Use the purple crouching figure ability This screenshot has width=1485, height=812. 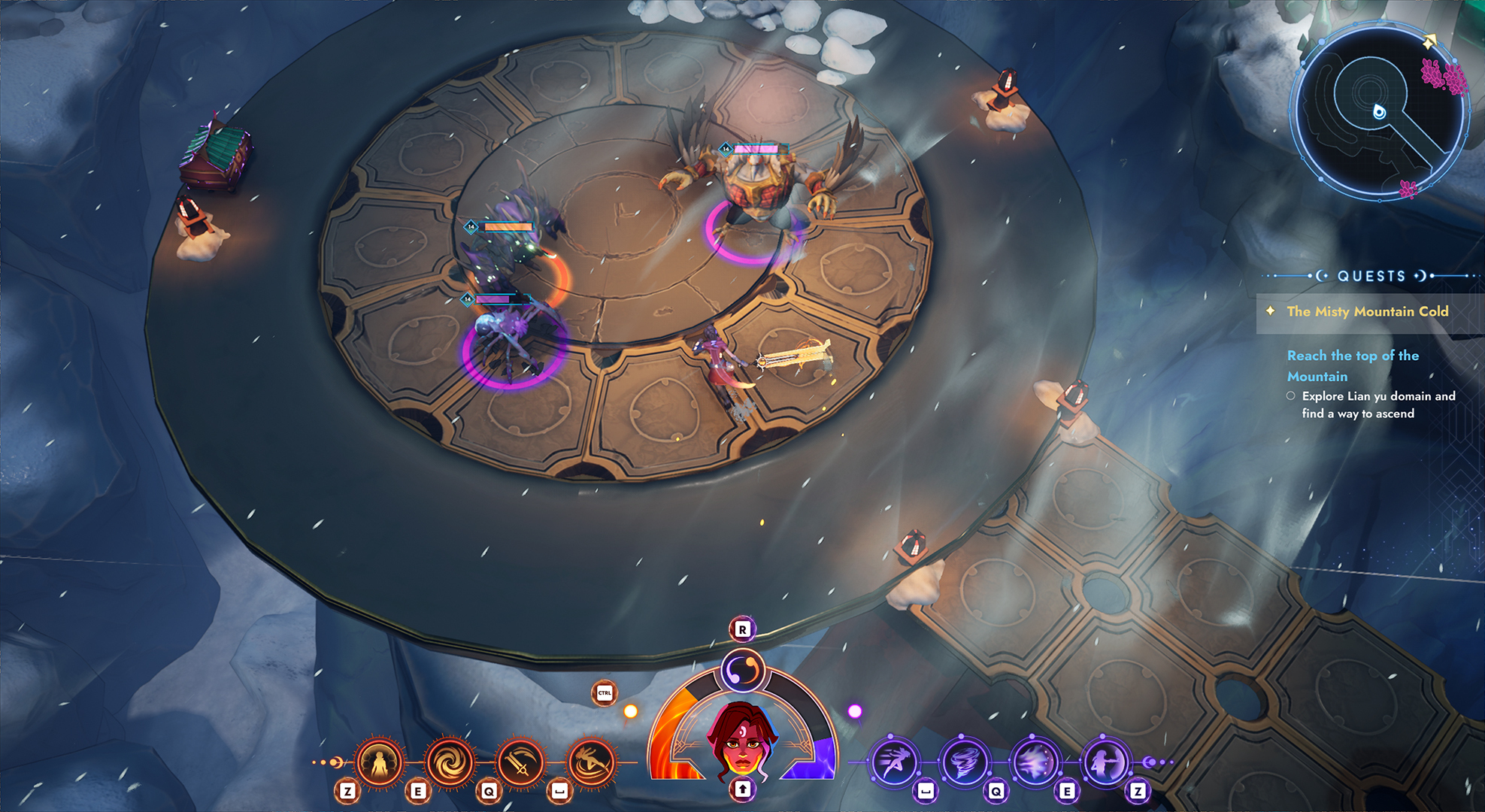1105,762
